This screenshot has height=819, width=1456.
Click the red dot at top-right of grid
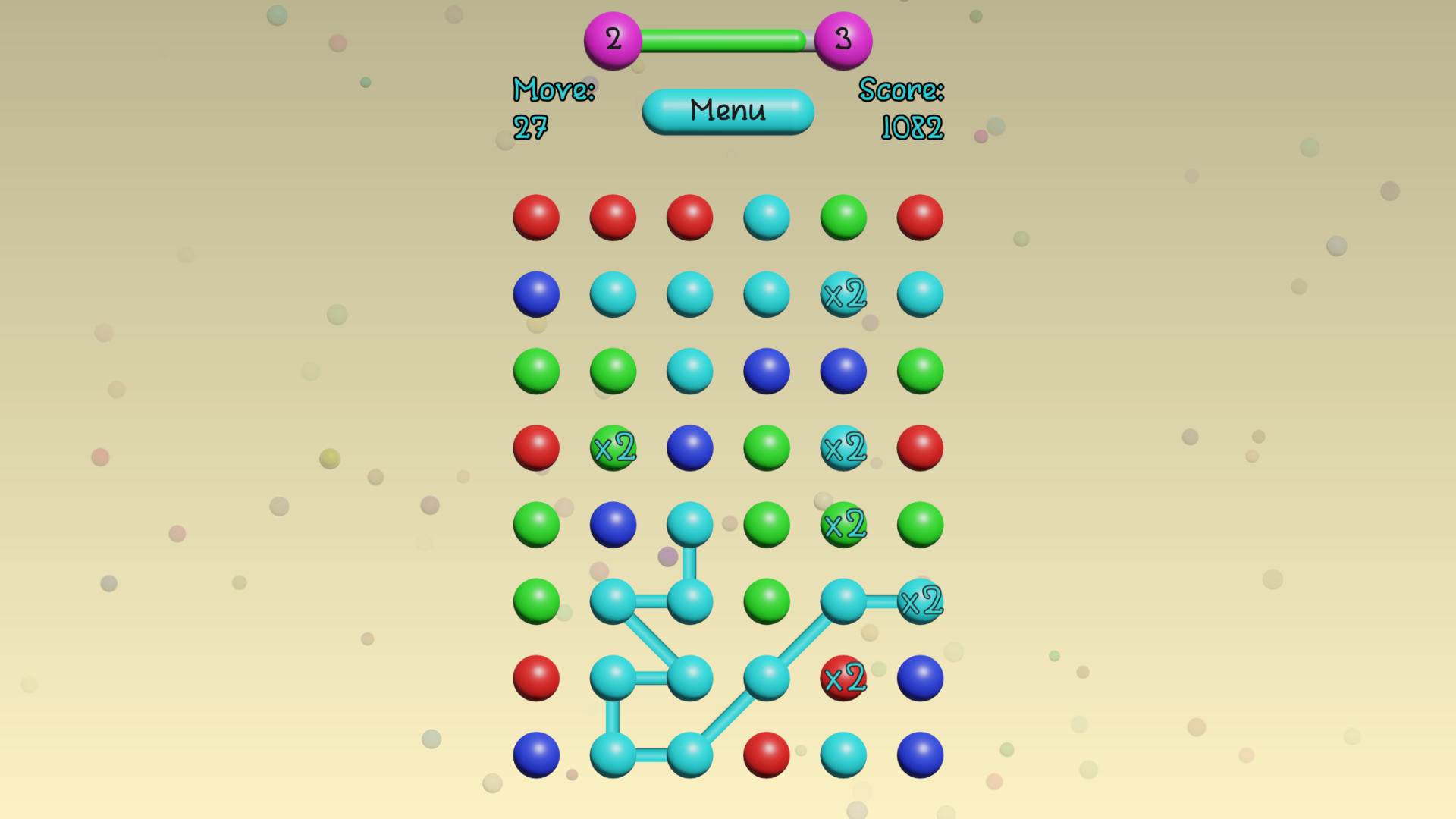(x=919, y=218)
